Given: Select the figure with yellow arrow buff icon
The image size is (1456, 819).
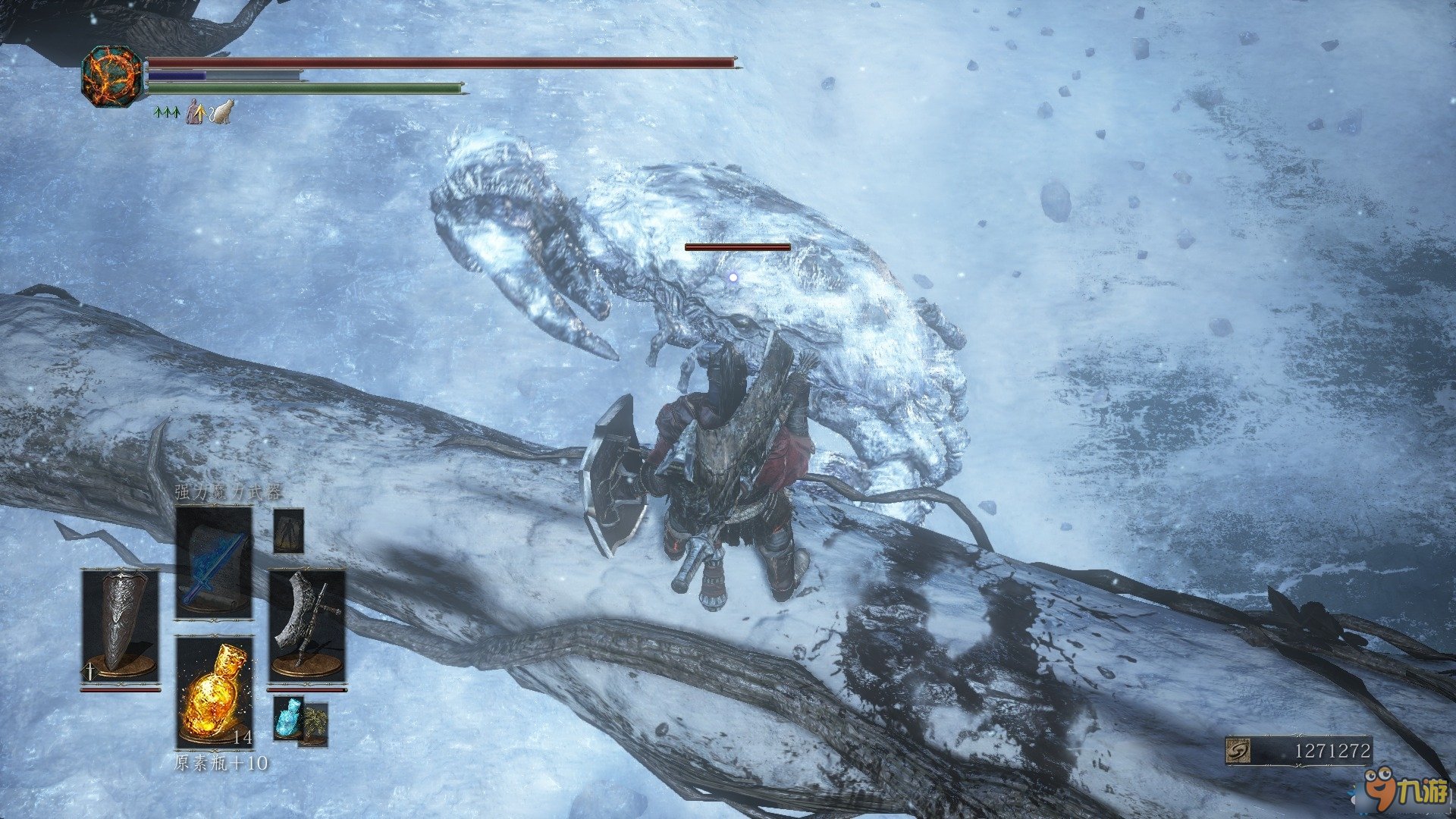Looking at the screenshot, I should coord(196,112).
